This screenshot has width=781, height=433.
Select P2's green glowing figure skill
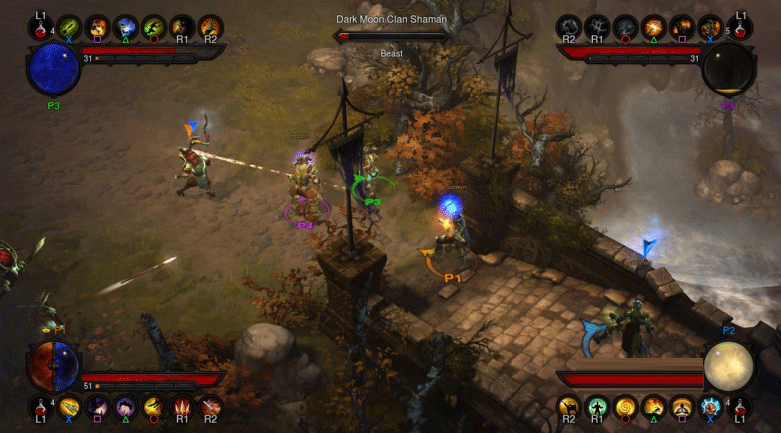(598, 406)
